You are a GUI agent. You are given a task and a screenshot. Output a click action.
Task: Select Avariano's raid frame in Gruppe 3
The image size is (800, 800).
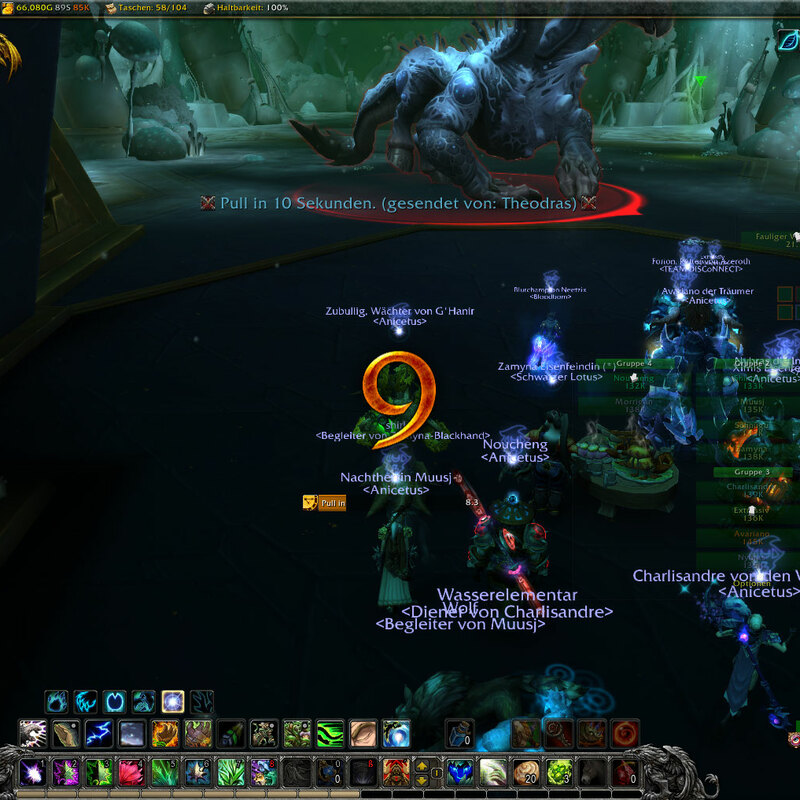click(x=752, y=537)
